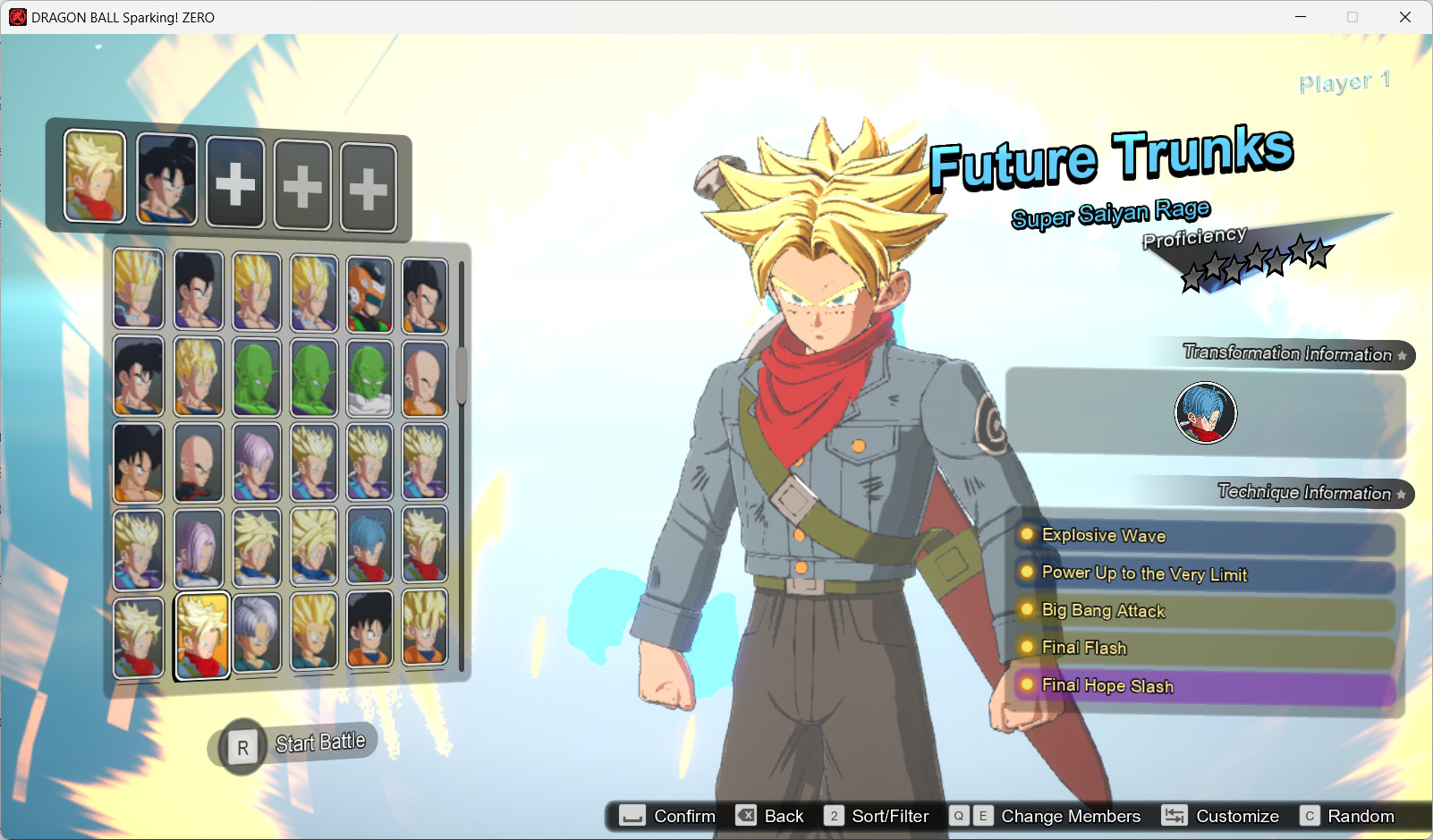Click the Customize arrows icon near bottom right
The height and width of the screenshot is (840, 1433).
click(x=1174, y=815)
